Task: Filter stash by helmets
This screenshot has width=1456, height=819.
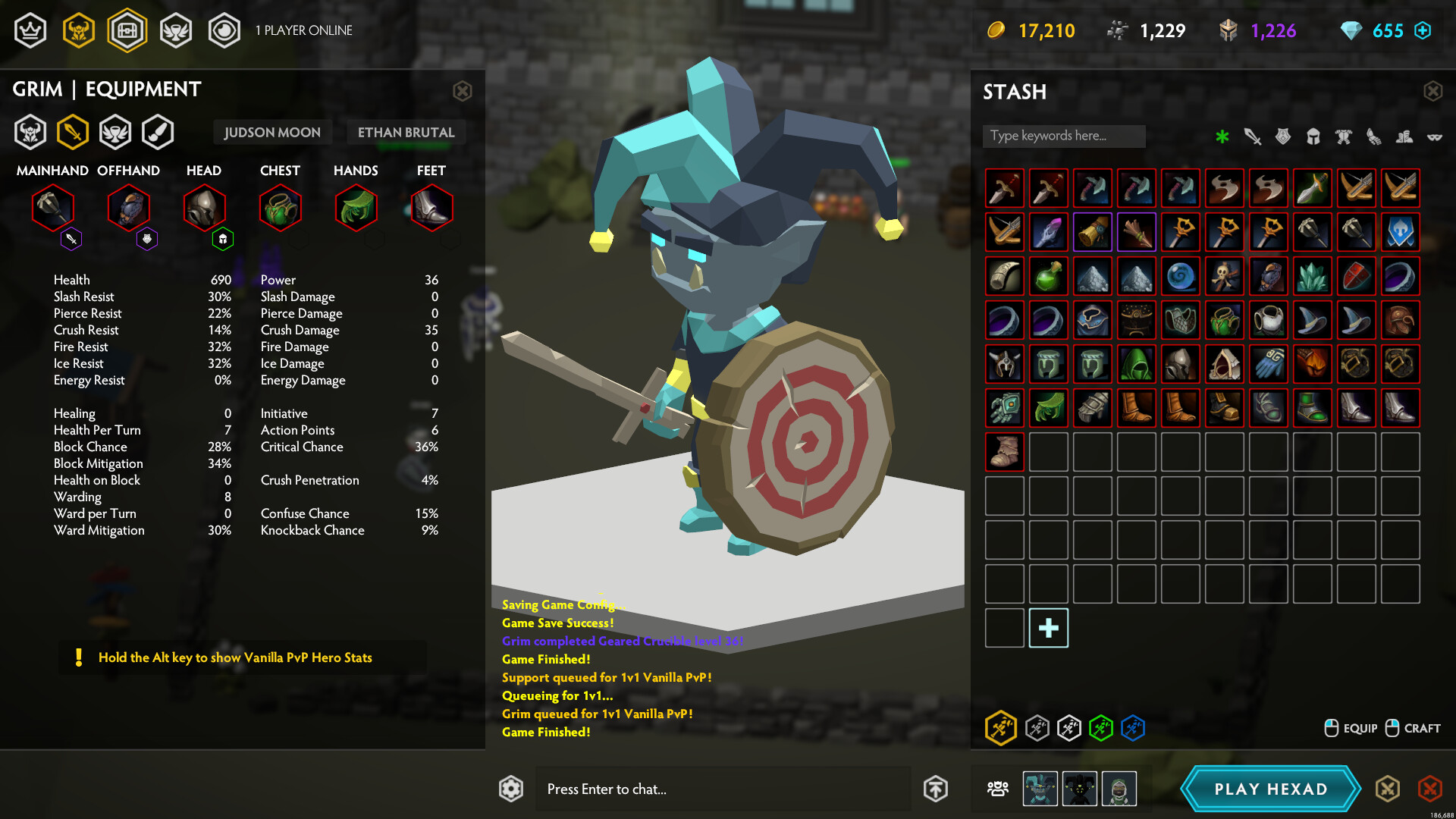Action: point(1313,136)
